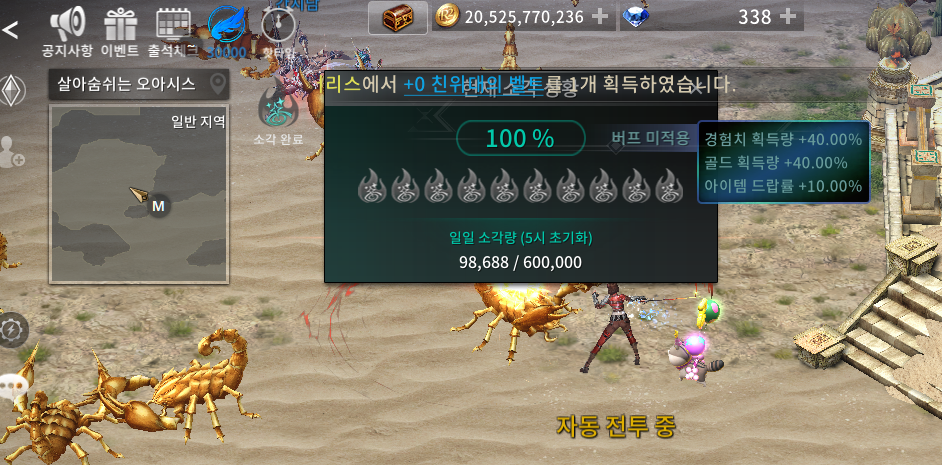The width and height of the screenshot is (942, 465).
Task: Open the 공지사항 announcements megaphone
Action: click(x=68, y=29)
